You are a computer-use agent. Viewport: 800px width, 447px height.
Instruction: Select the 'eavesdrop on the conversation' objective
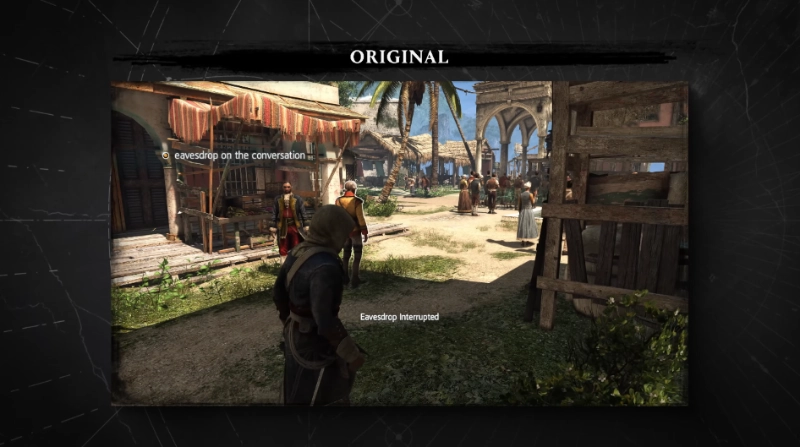[x=238, y=156]
